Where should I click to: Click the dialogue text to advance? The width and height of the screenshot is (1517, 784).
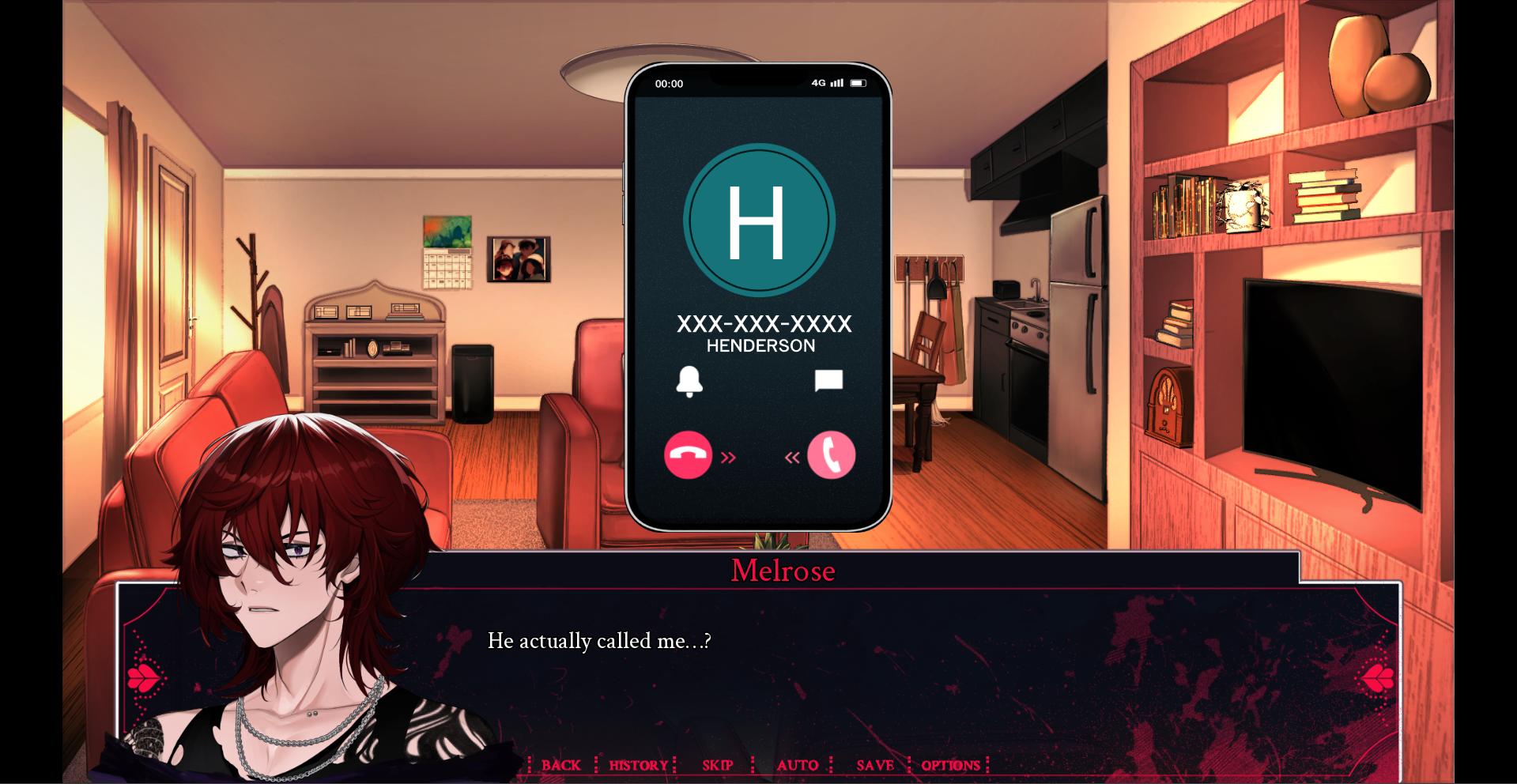599,641
